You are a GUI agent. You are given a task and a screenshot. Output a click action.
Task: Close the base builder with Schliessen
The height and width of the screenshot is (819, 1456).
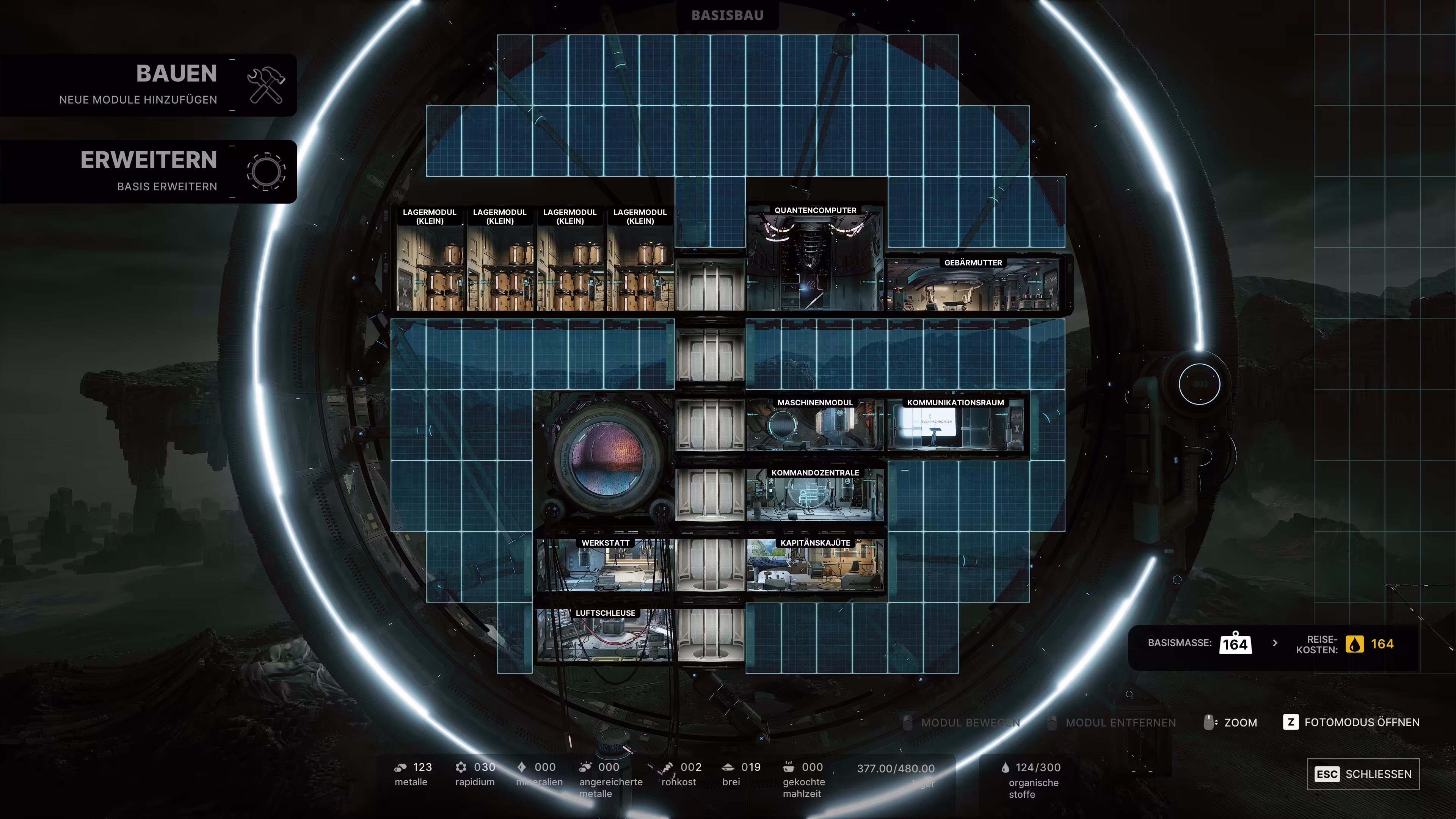point(1363,774)
